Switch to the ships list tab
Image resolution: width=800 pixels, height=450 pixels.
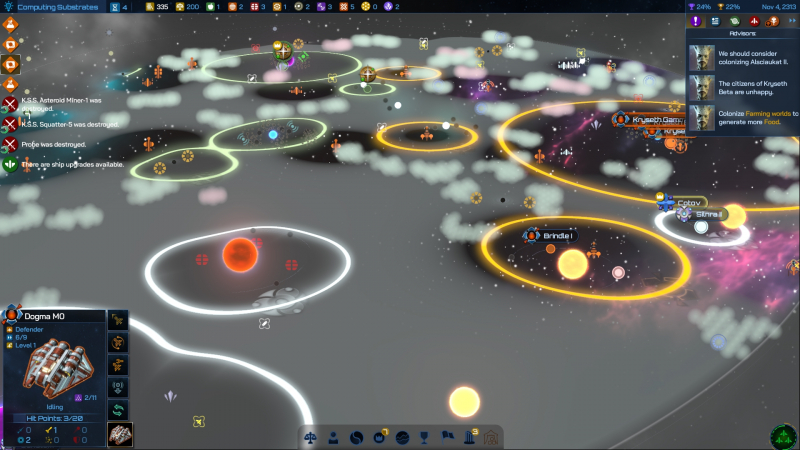click(x=754, y=21)
